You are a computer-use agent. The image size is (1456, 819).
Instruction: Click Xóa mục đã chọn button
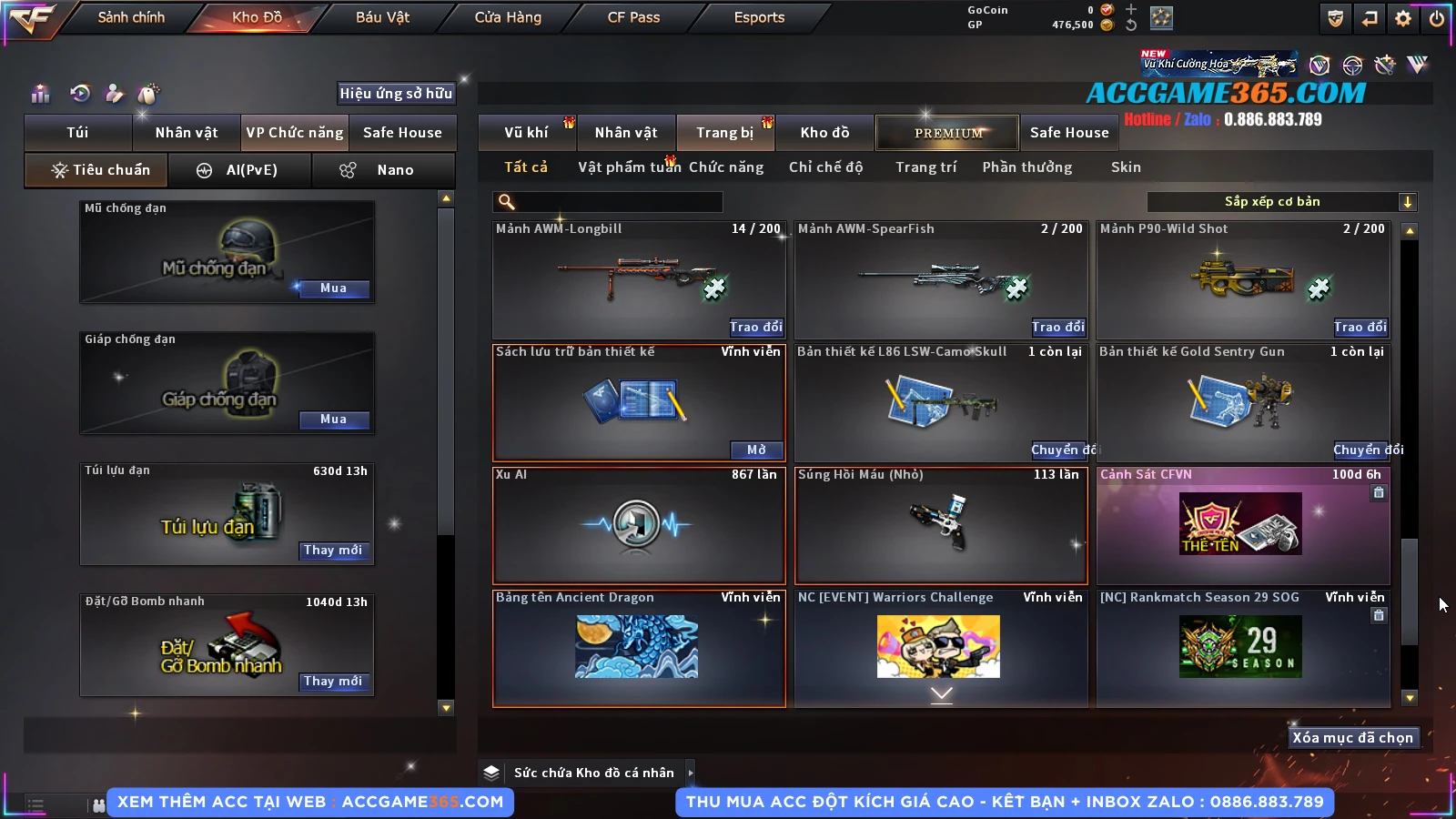pyautogui.click(x=1352, y=738)
